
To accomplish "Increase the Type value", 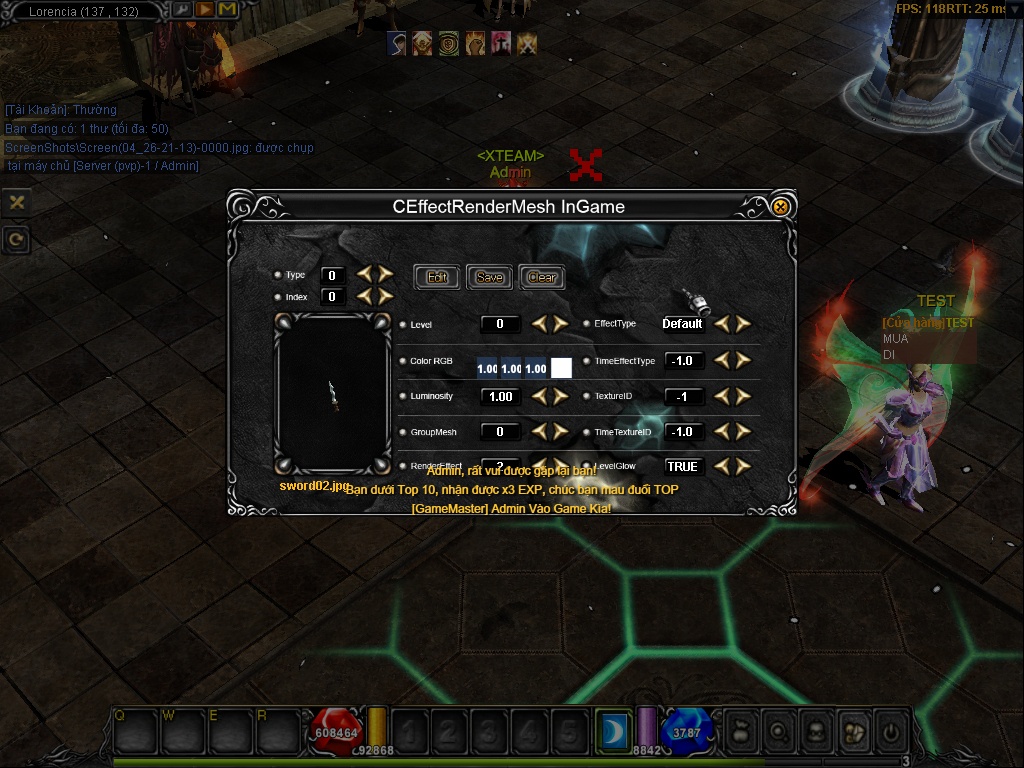I will tap(384, 274).
